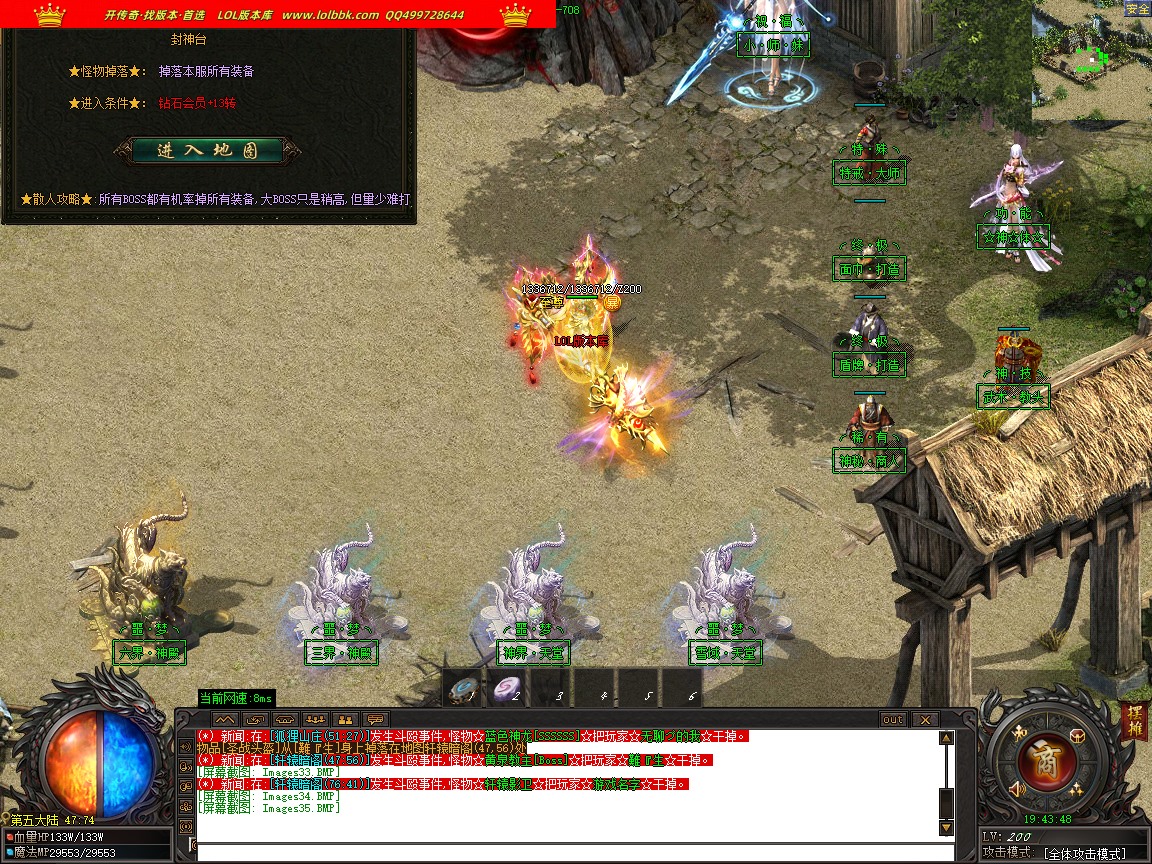The width and height of the screenshot is (1152, 864).
Task: Click the 进入地图 enter map button
Action: (x=207, y=151)
